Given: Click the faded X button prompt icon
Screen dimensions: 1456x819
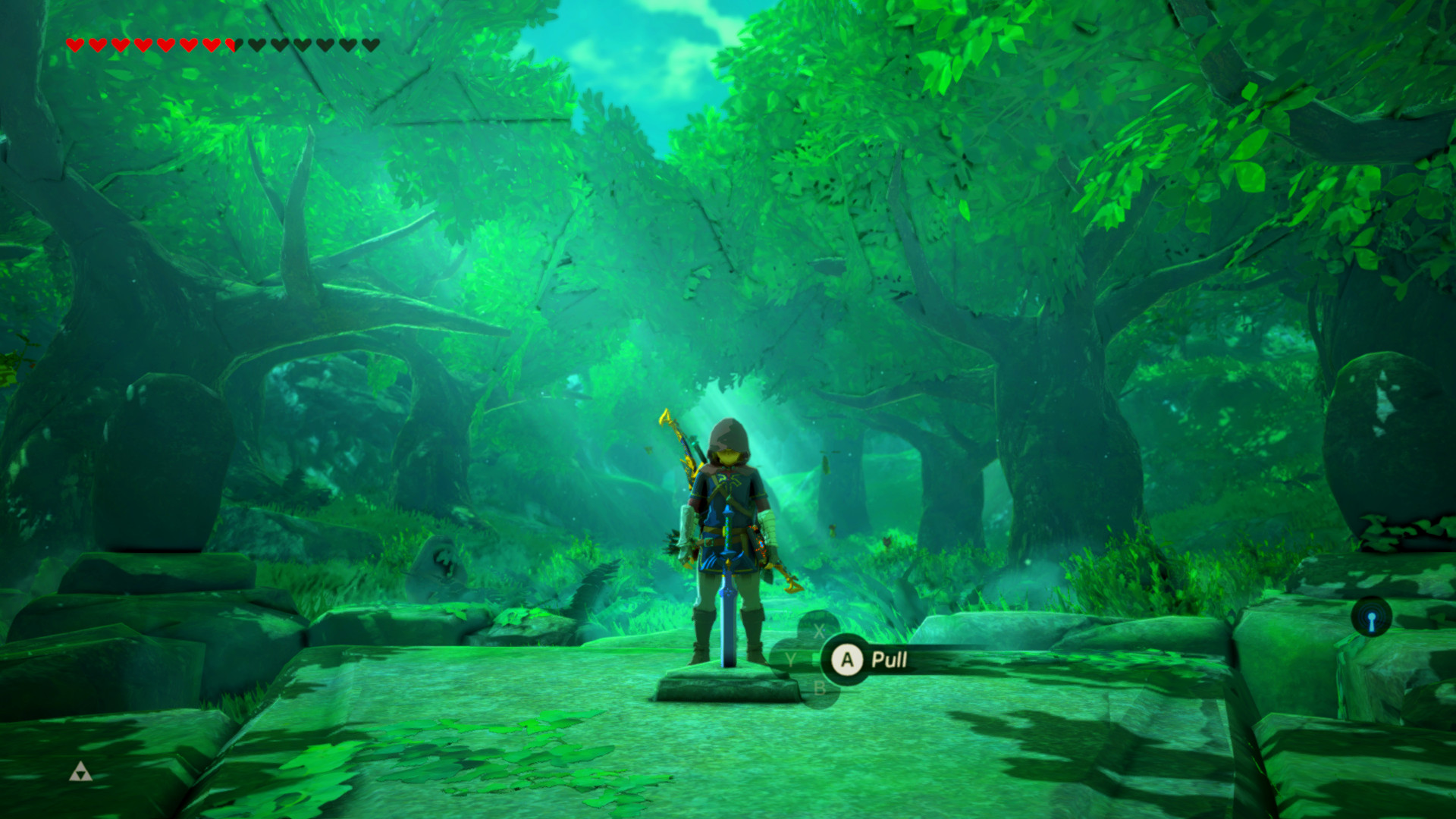Looking at the screenshot, I should (819, 631).
